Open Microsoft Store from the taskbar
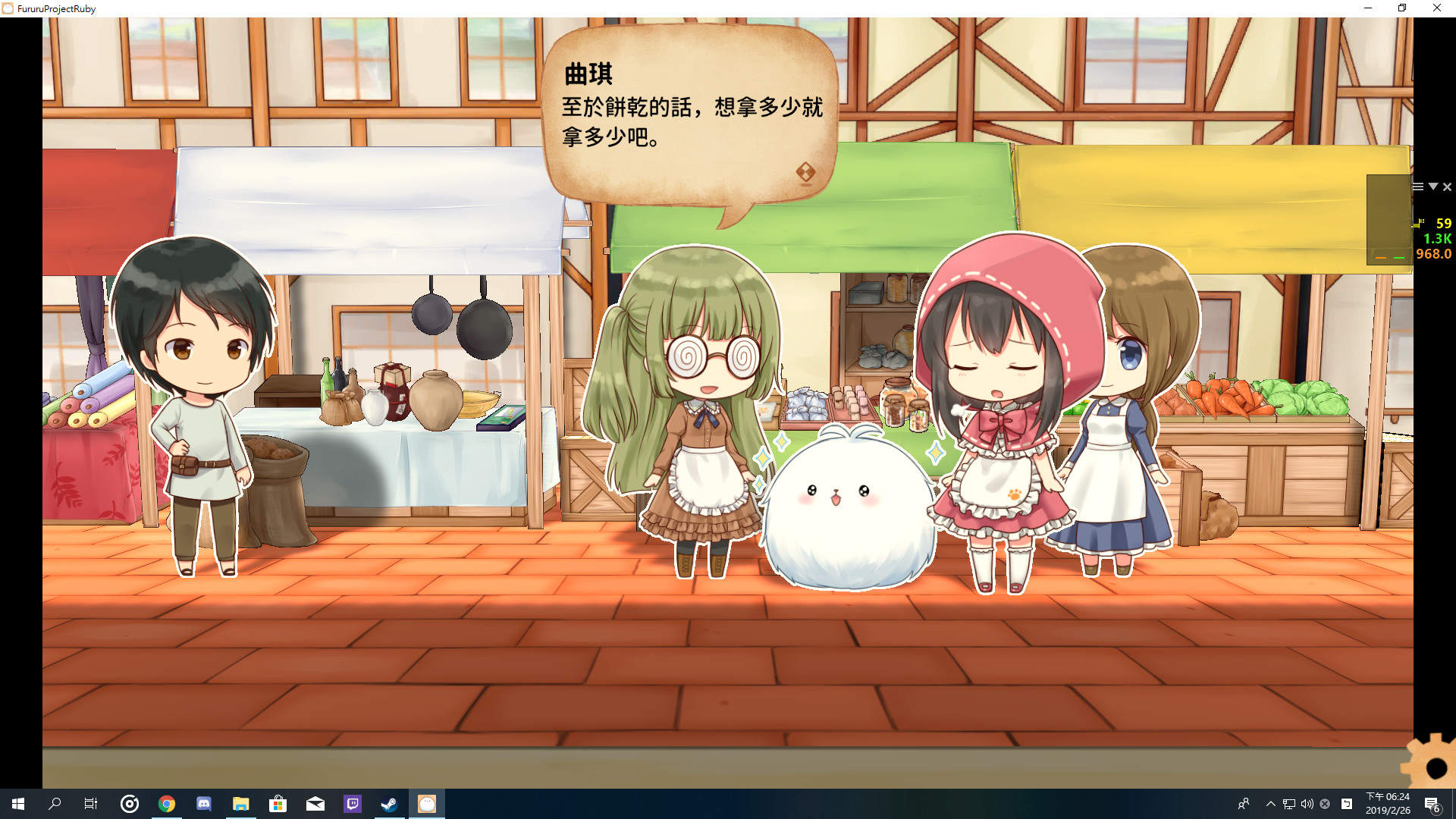 (278, 805)
